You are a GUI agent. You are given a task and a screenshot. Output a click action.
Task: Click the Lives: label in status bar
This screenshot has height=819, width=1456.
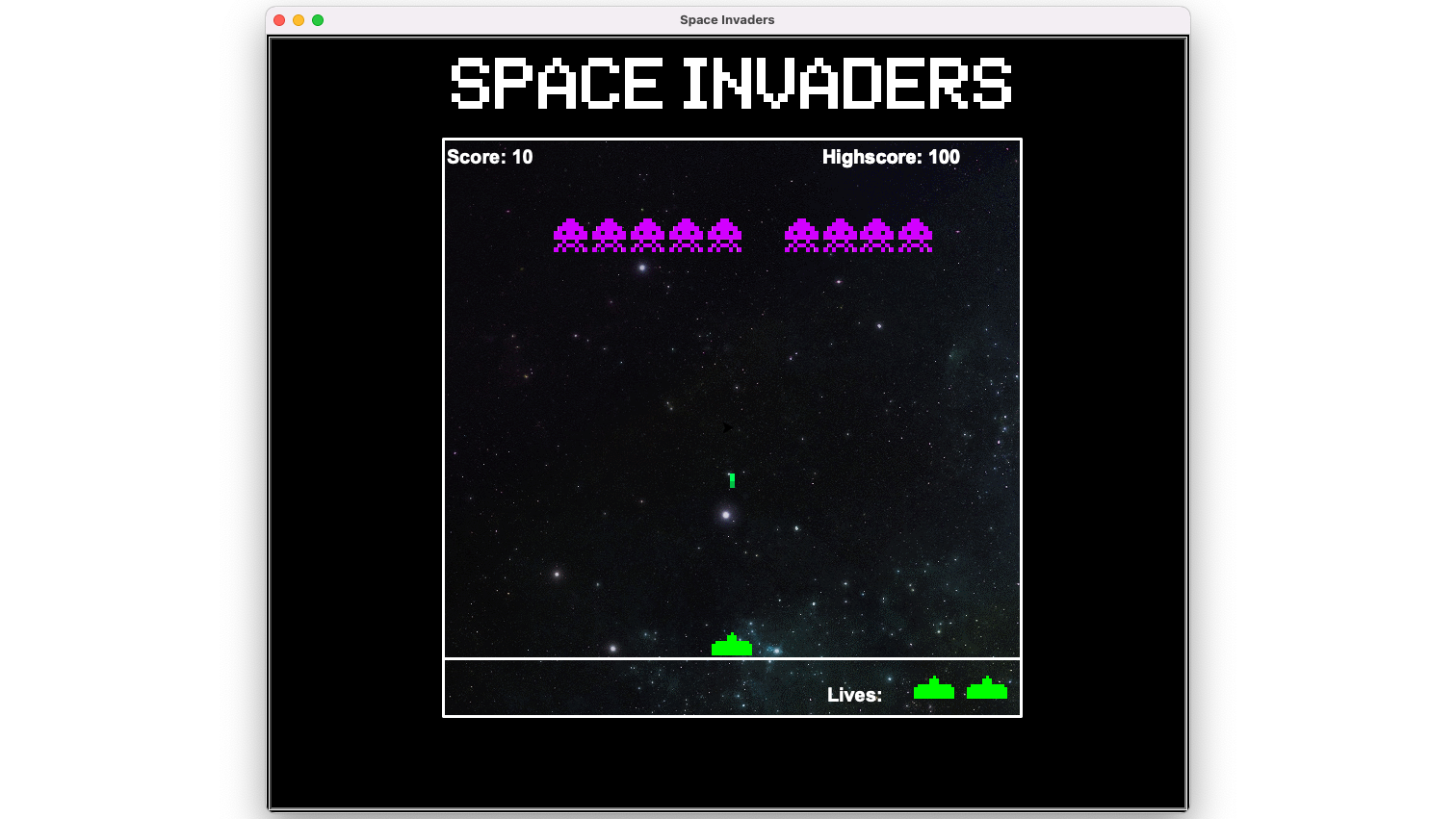(x=854, y=694)
